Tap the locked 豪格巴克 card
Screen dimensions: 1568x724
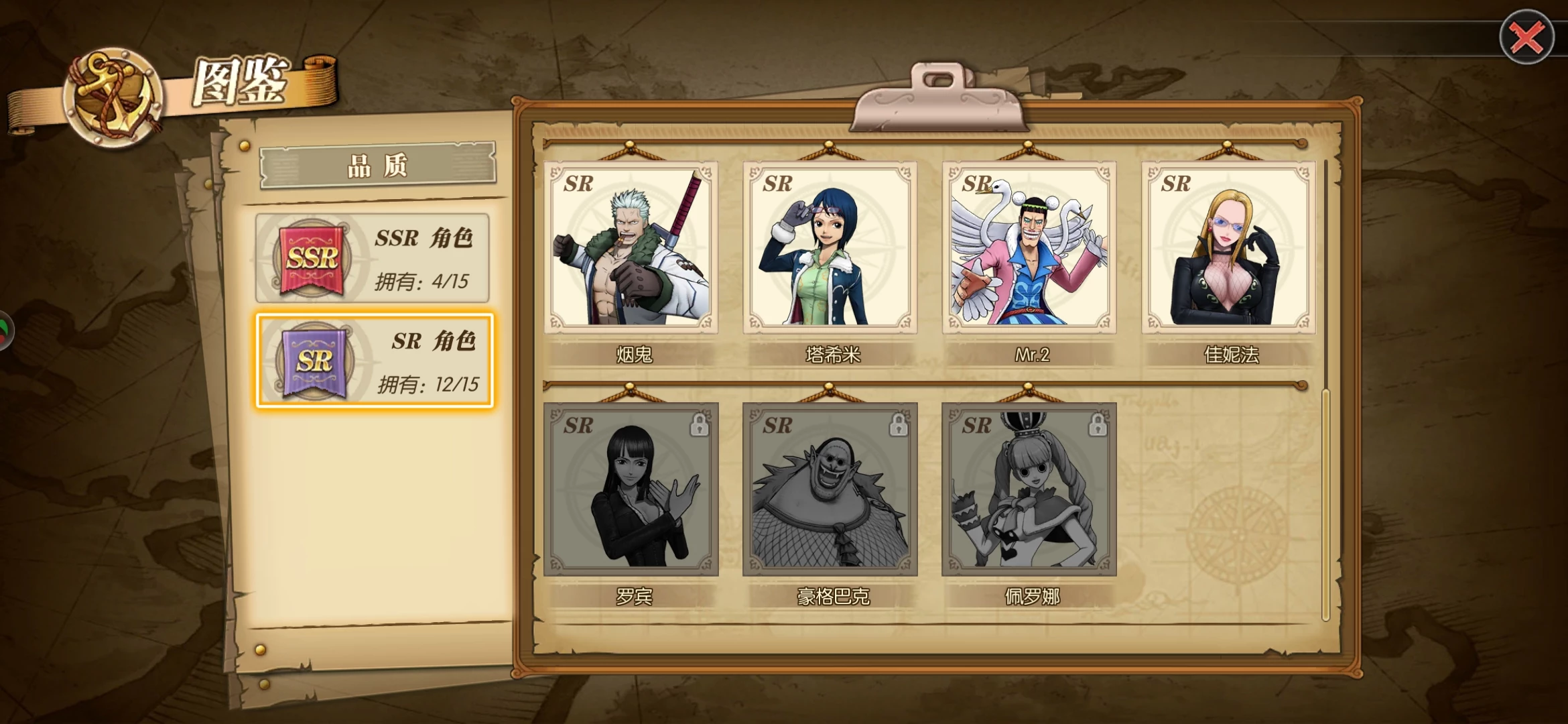(830, 489)
